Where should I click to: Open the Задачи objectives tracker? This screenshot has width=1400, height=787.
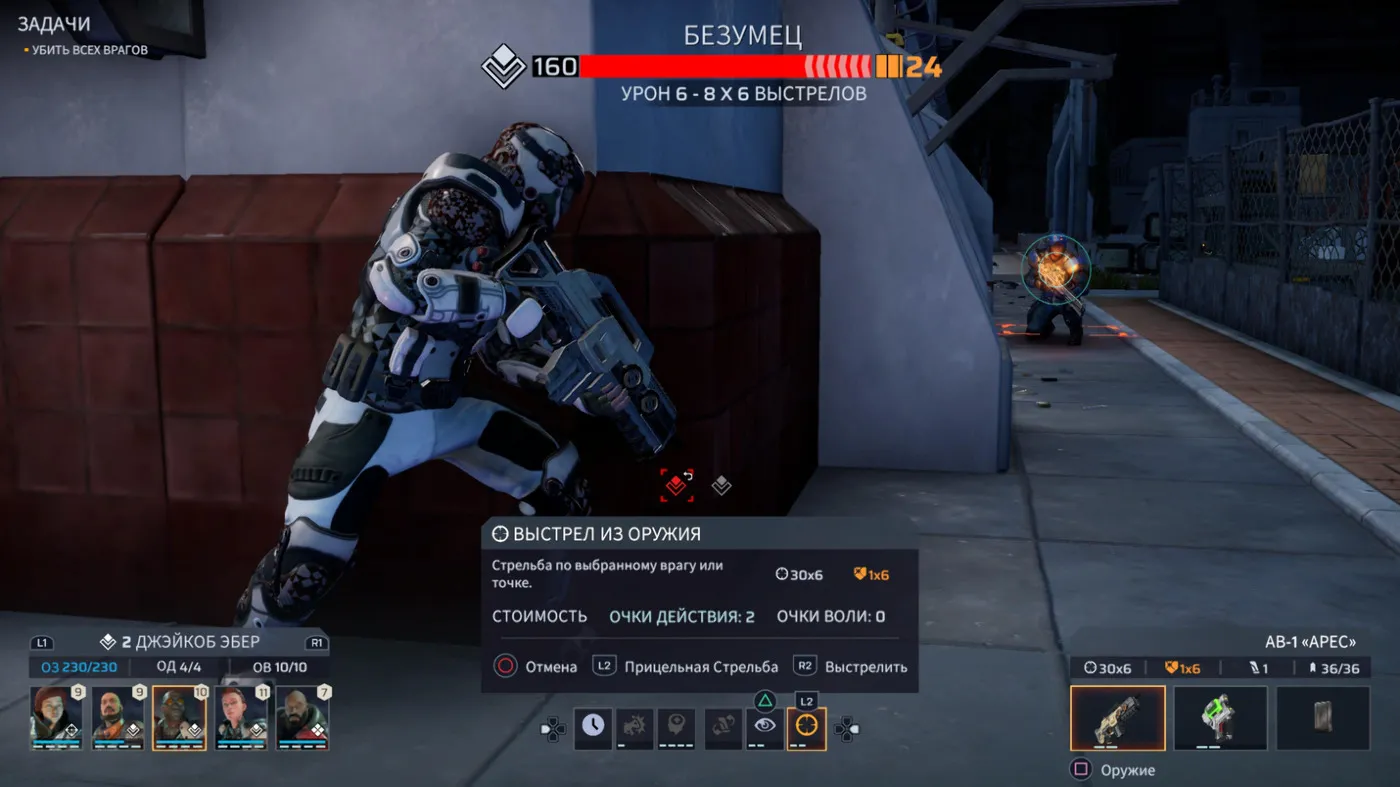click(53, 24)
